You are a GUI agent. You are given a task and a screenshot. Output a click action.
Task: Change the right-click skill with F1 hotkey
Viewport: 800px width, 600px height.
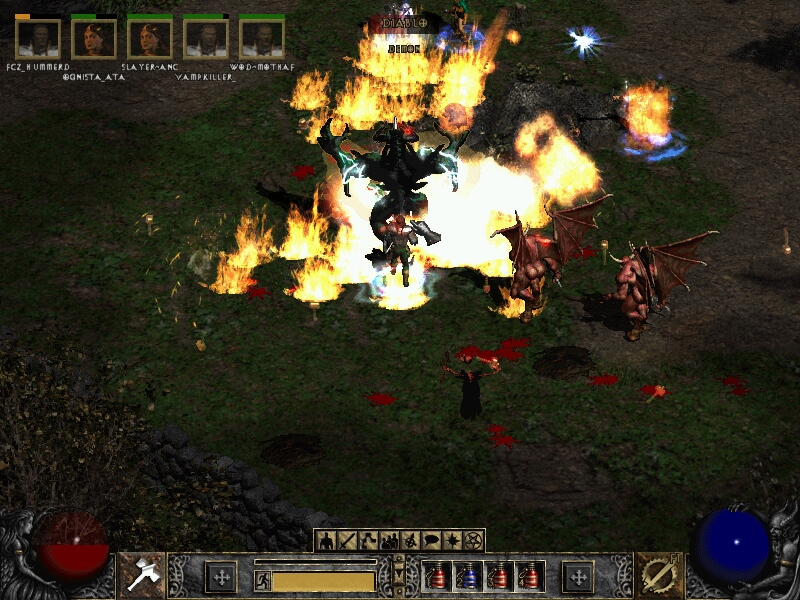click(x=658, y=576)
